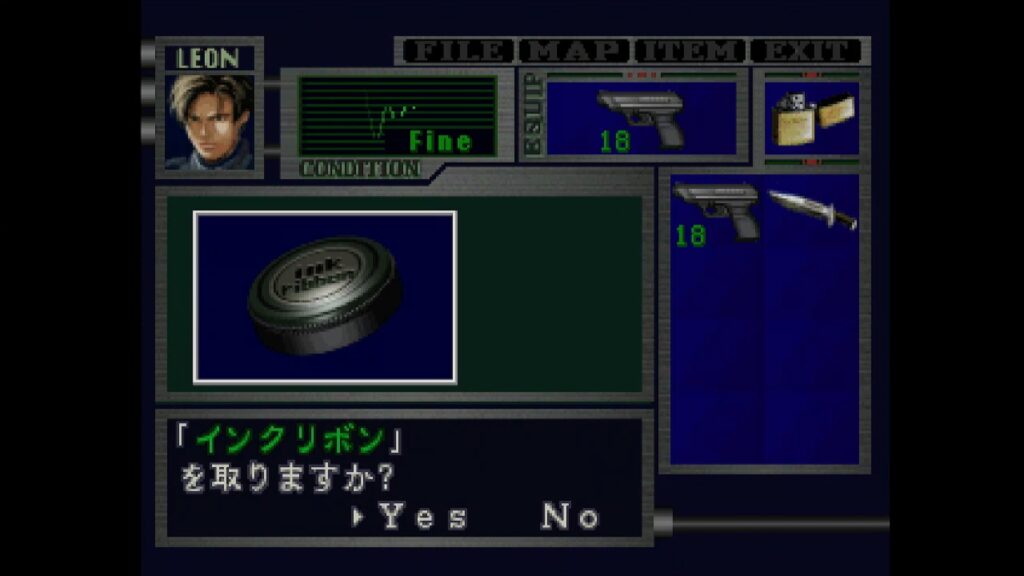The image size is (1024, 576).
Task: Choose No to leave the ink ribbon
Action: pos(570,517)
